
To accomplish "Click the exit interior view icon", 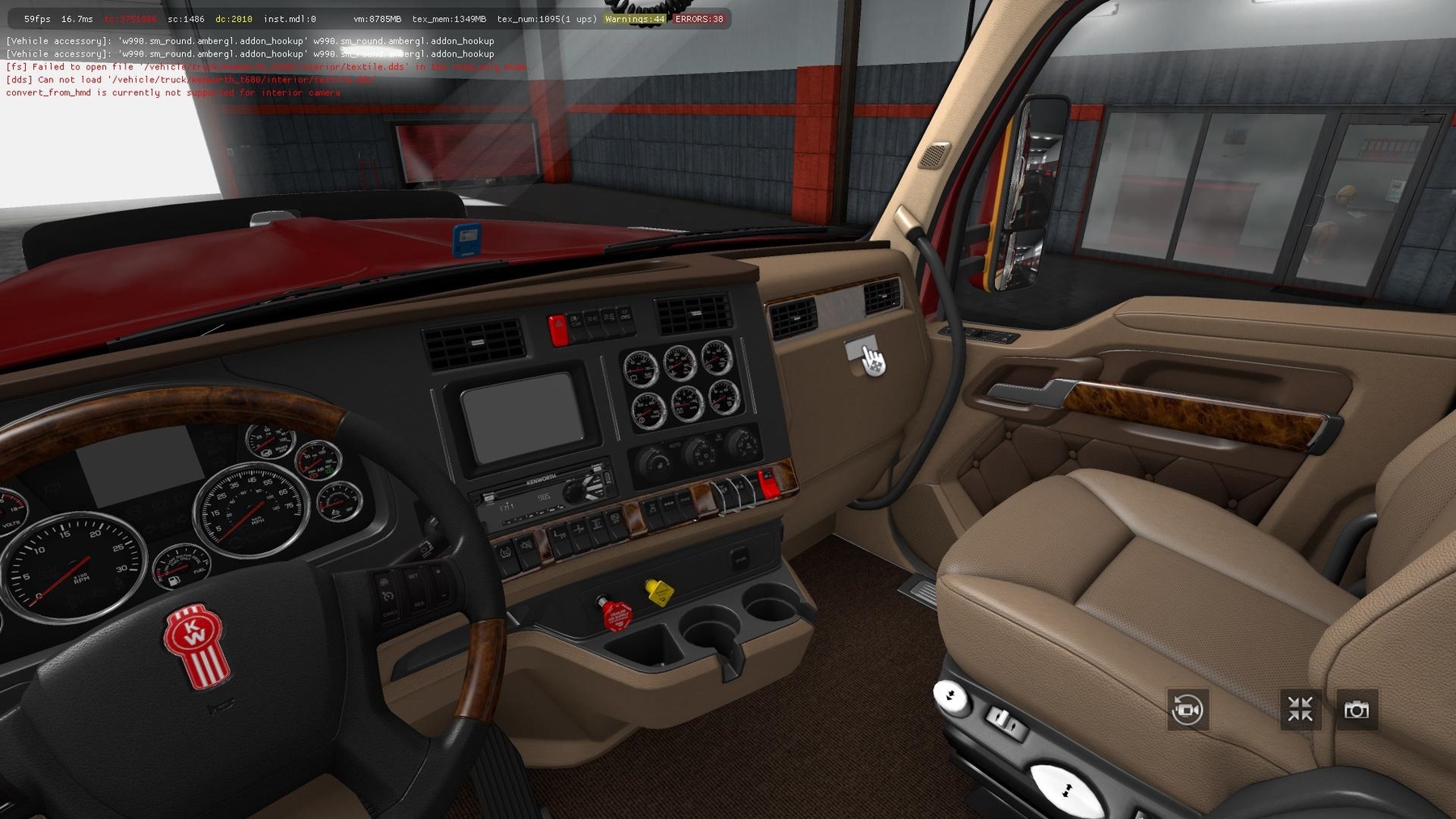I will coord(1299,709).
